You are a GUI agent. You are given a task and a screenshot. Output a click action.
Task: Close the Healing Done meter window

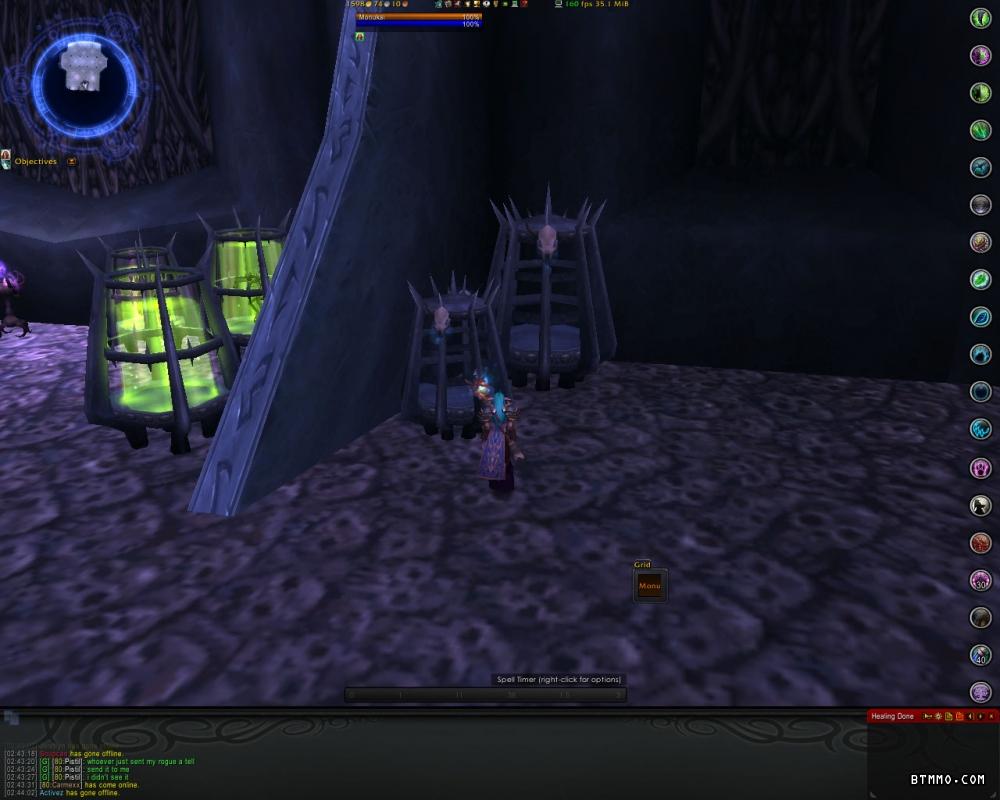click(x=993, y=716)
